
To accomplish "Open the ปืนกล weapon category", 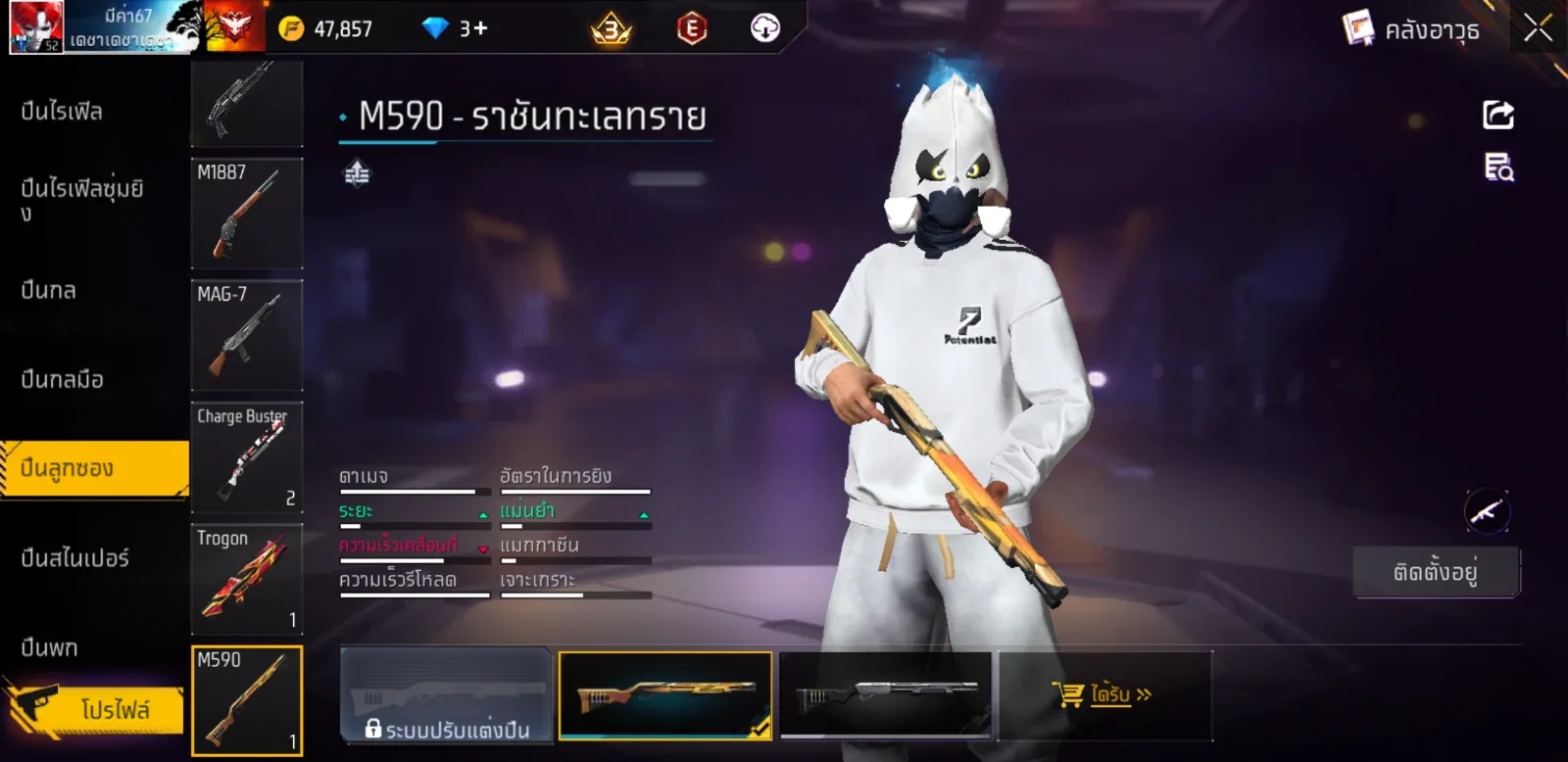I will pos(49,291).
